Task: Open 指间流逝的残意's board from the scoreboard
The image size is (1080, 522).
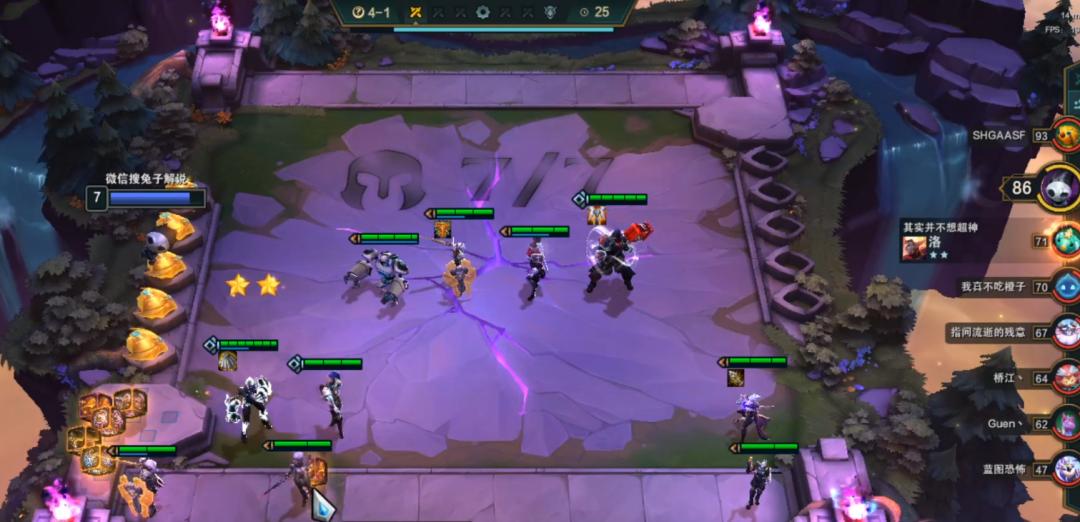Action: click(x=1066, y=331)
